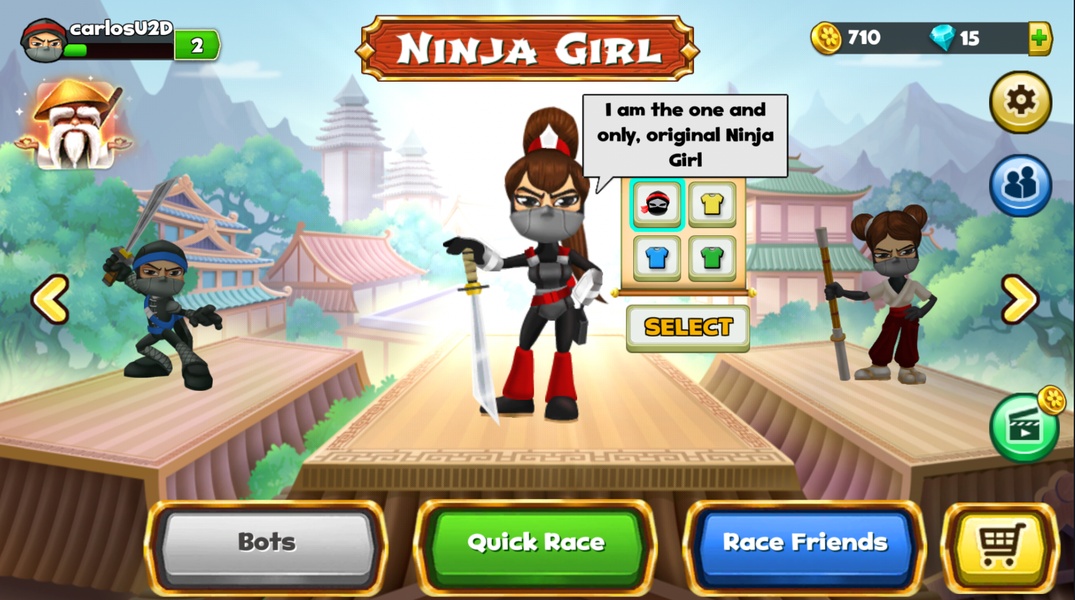This screenshot has height=600, width=1075.
Task: Watch a video ad for coins
Action: [x=1024, y=427]
